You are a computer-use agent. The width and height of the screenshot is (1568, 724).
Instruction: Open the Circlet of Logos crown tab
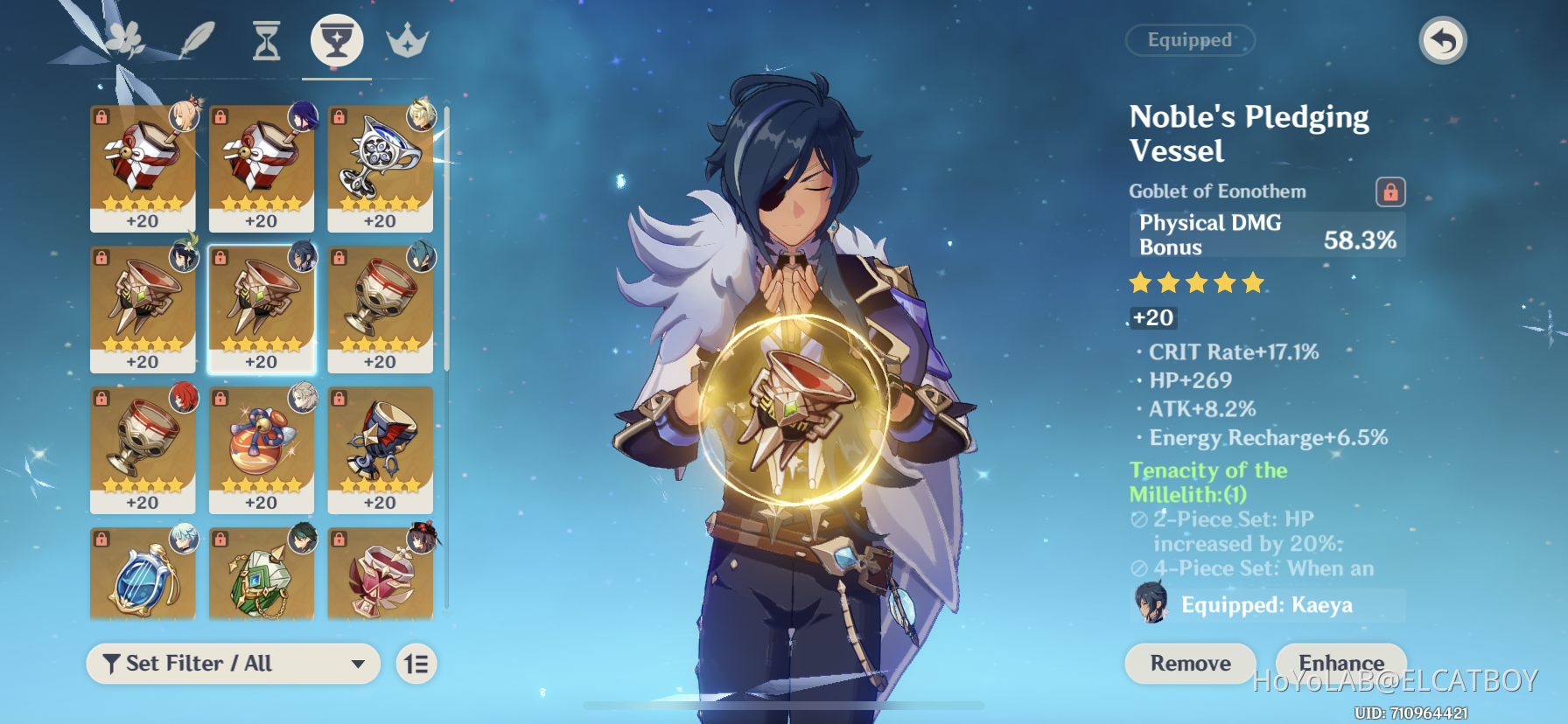point(408,39)
